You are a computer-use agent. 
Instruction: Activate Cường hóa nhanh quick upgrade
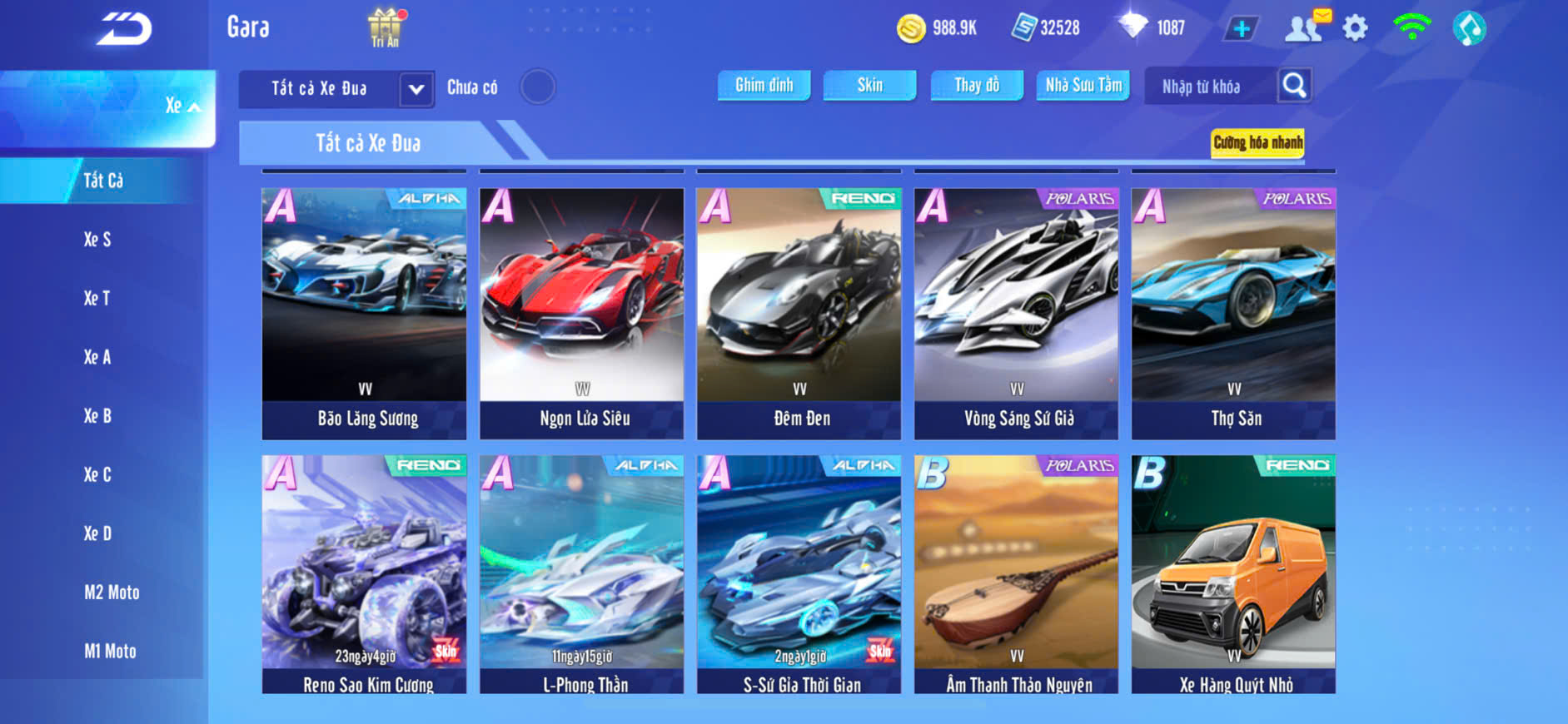[x=1257, y=142]
